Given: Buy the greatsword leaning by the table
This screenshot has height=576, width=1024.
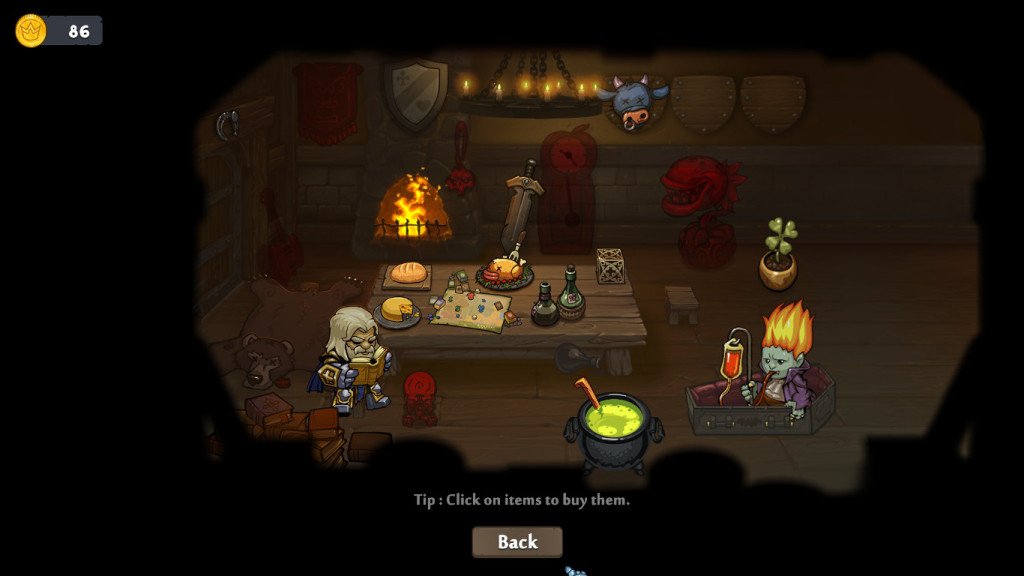Looking at the screenshot, I should click(x=521, y=211).
